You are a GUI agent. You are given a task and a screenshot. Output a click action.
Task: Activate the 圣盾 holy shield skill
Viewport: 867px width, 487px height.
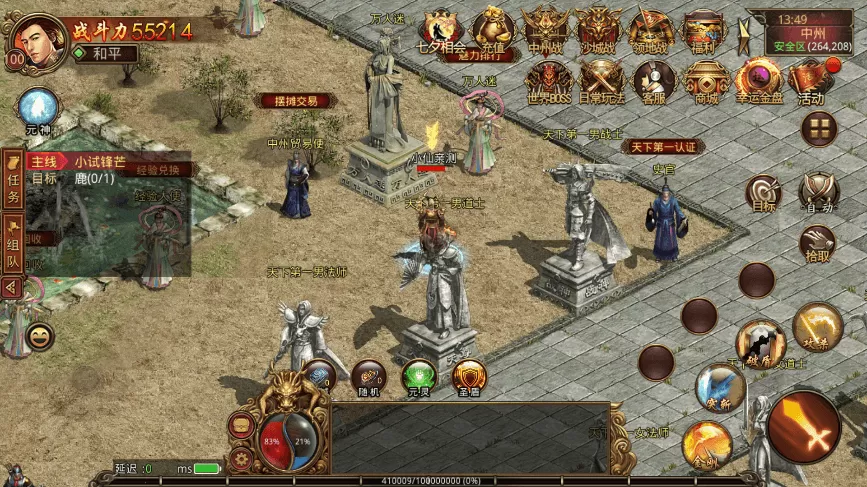pyautogui.click(x=469, y=376)
